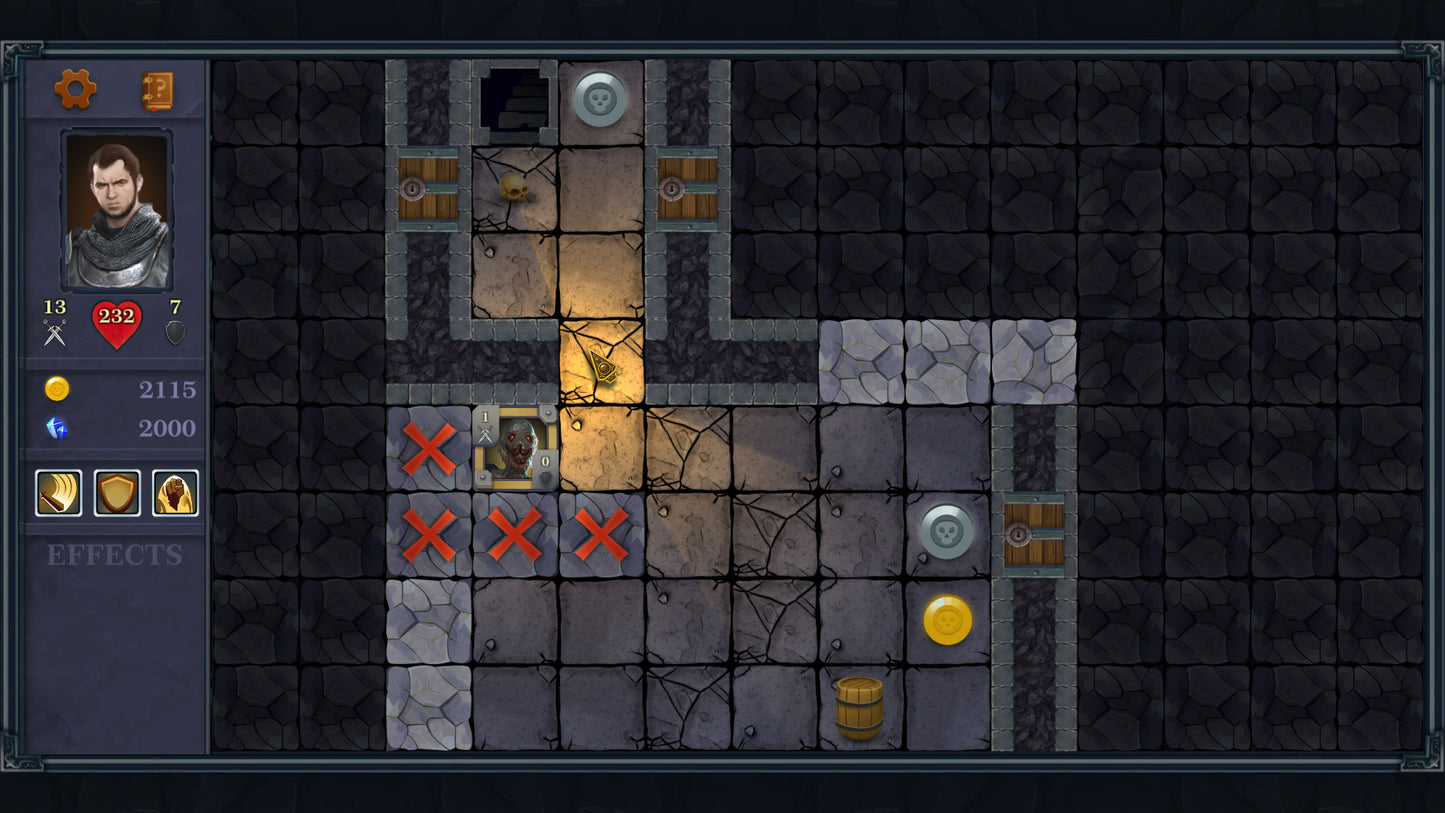Click the blue gem currency icon
This screenshot has width=1445, height=813.
click(58, 428)
